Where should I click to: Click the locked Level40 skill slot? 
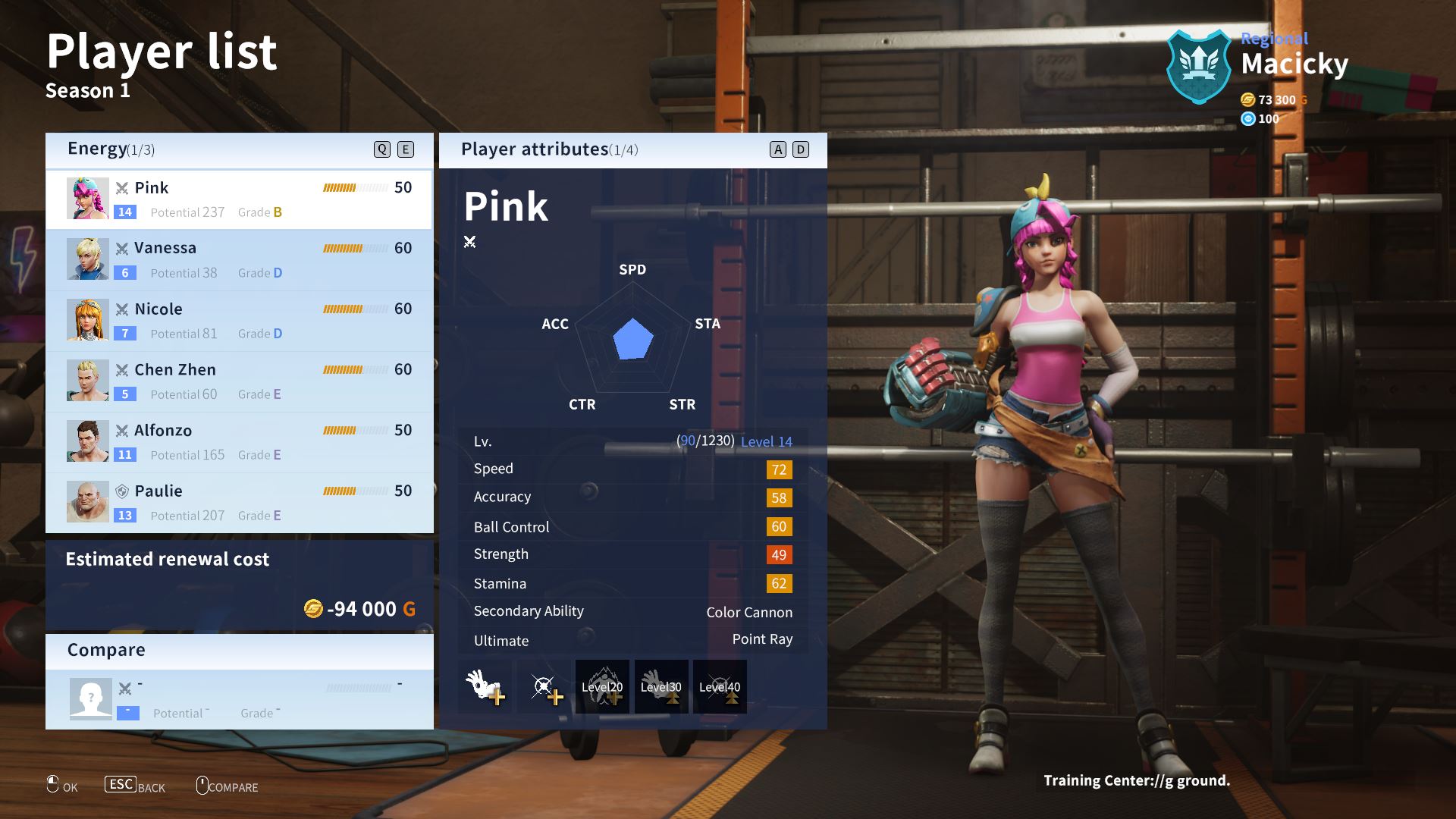(719, 686)
